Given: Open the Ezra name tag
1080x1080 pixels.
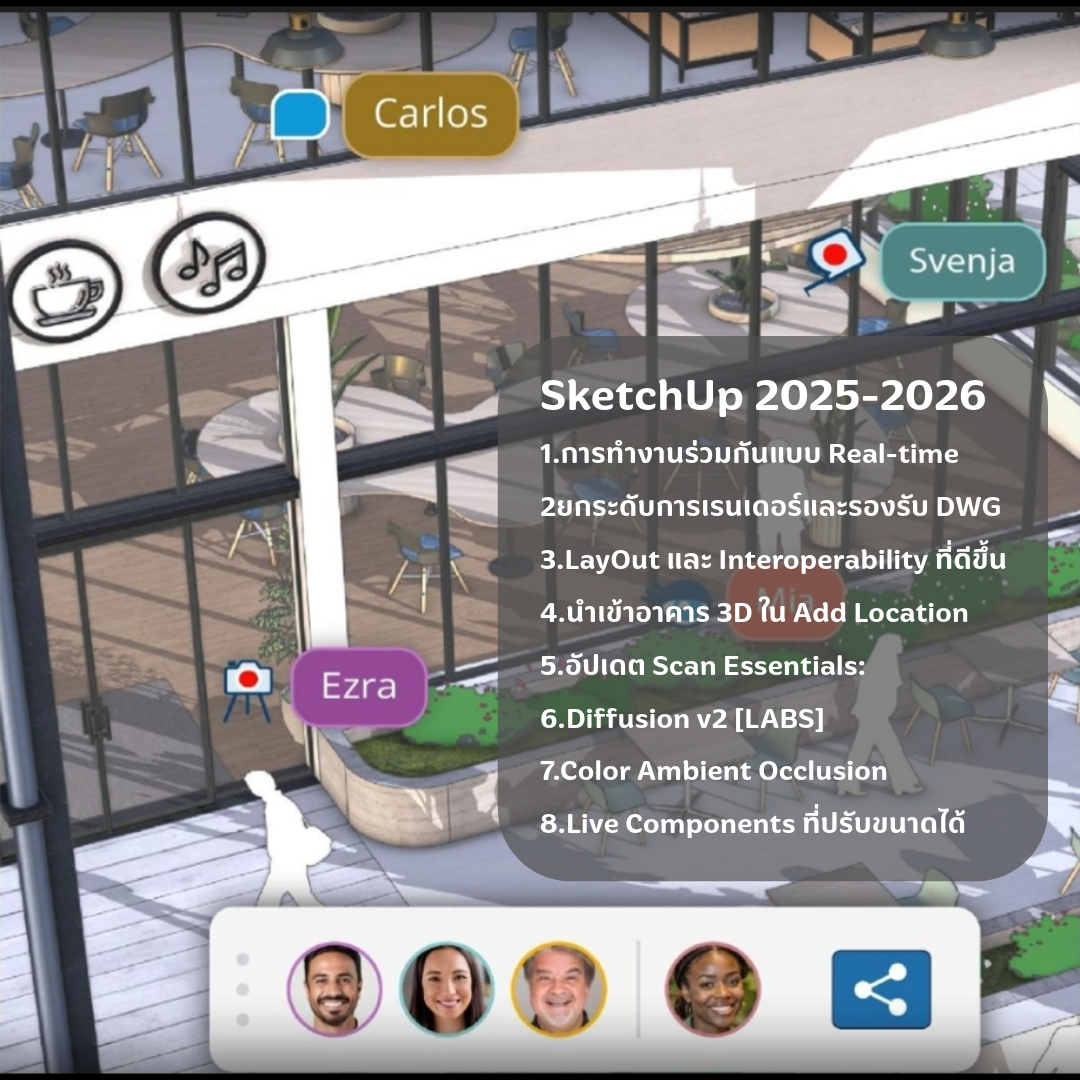Looking at the screenshot, I should tap(359, 687).
